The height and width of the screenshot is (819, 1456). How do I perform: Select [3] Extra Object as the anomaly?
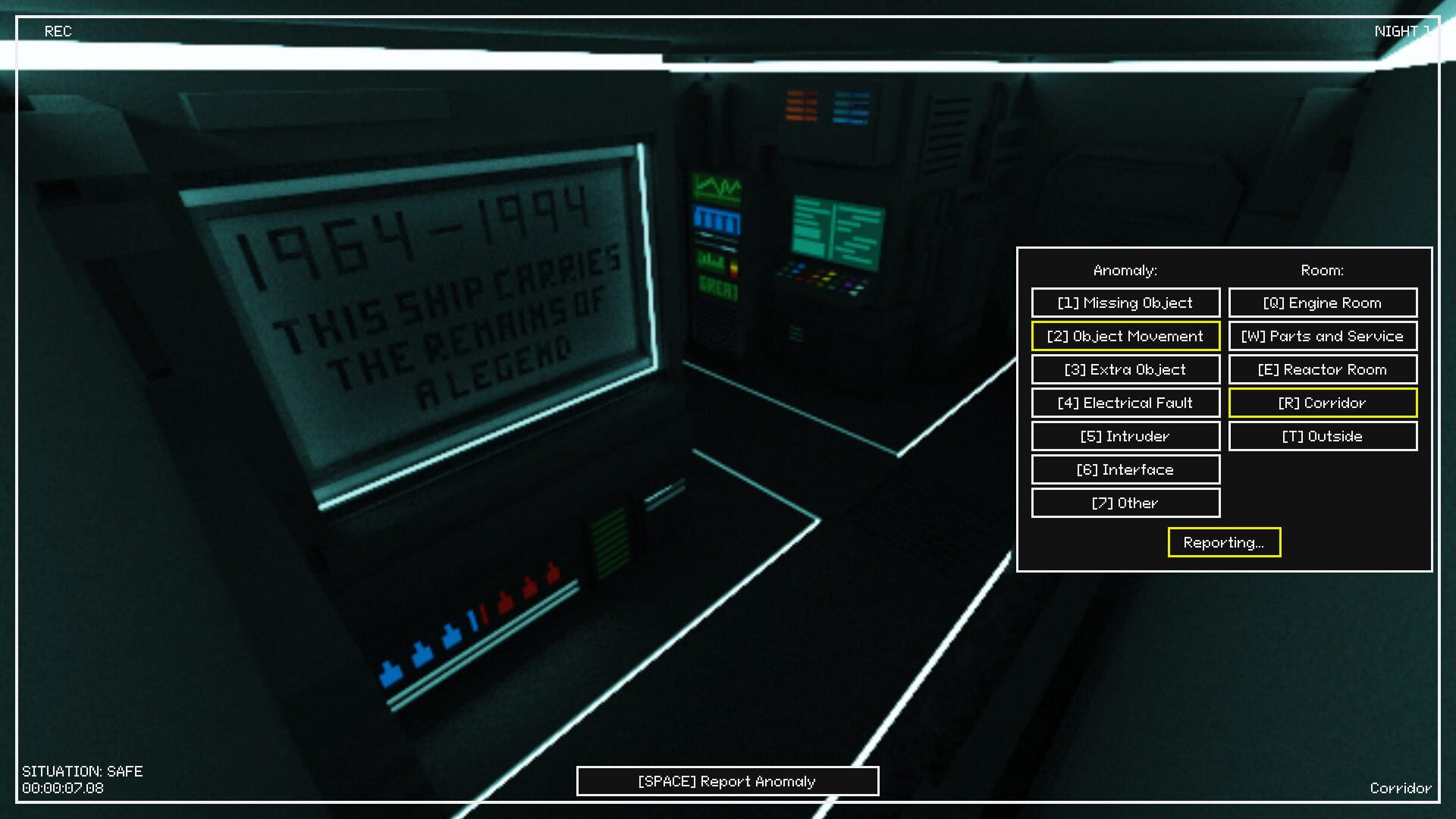(x=1125, y=369)
